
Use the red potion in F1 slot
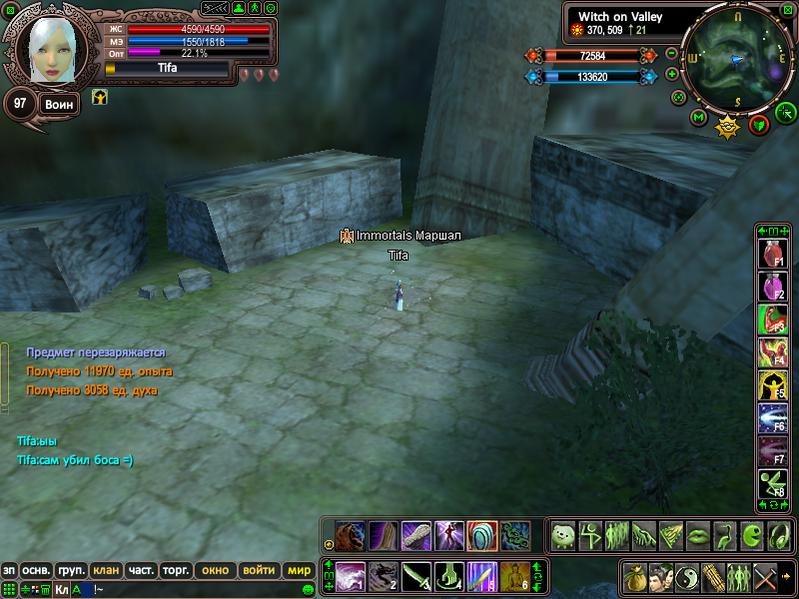point(772,252)
